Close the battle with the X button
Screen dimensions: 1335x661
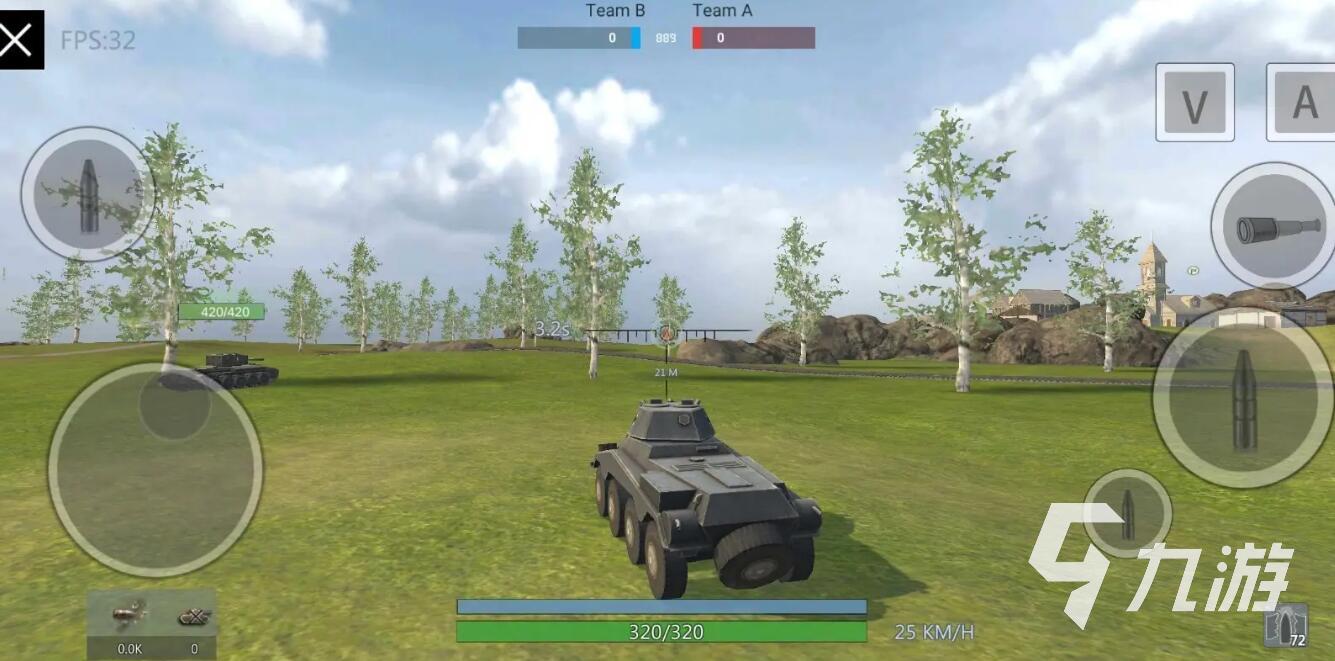pos(21,40)
